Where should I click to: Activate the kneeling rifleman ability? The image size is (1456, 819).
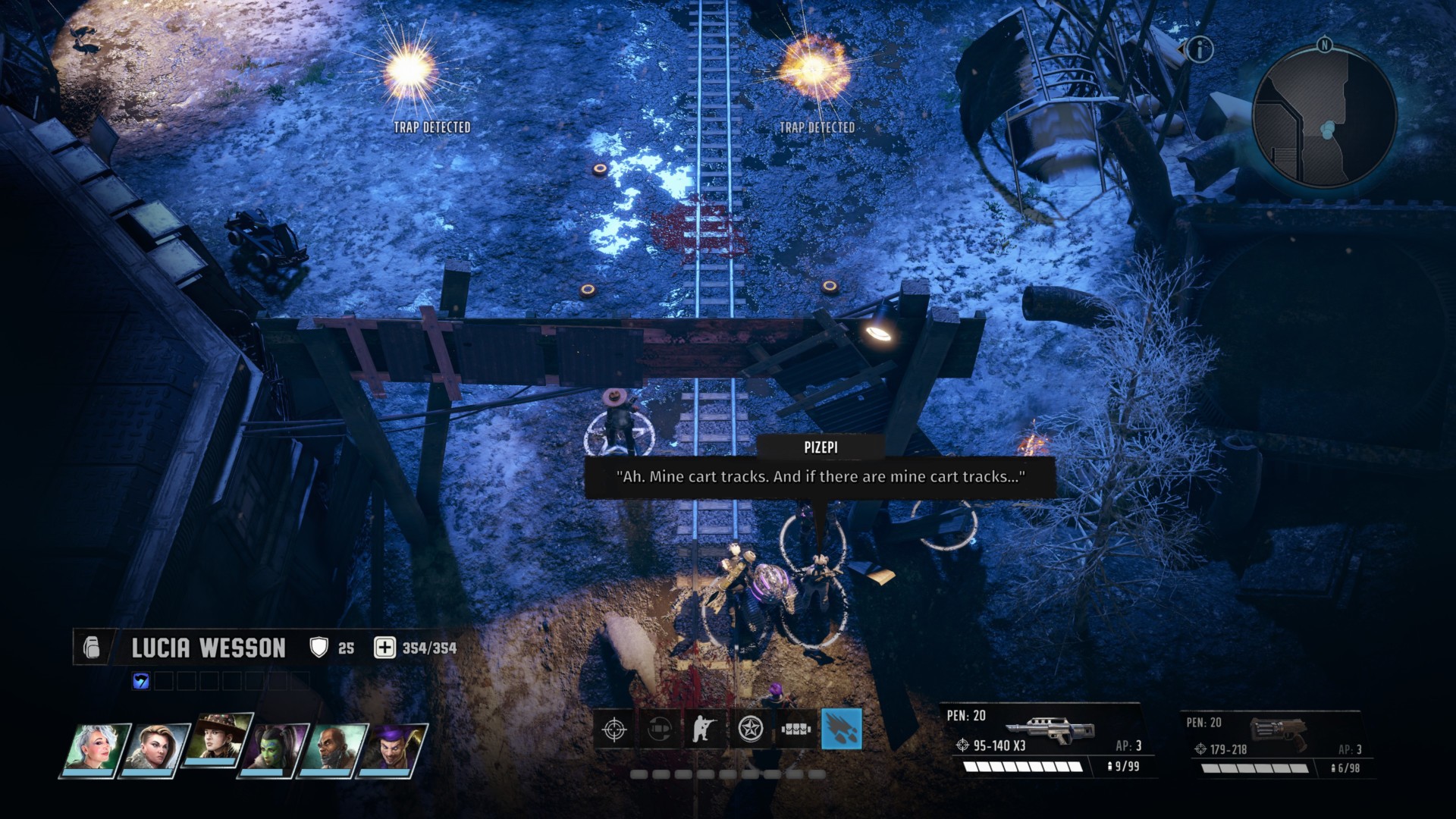click(705, 730)
